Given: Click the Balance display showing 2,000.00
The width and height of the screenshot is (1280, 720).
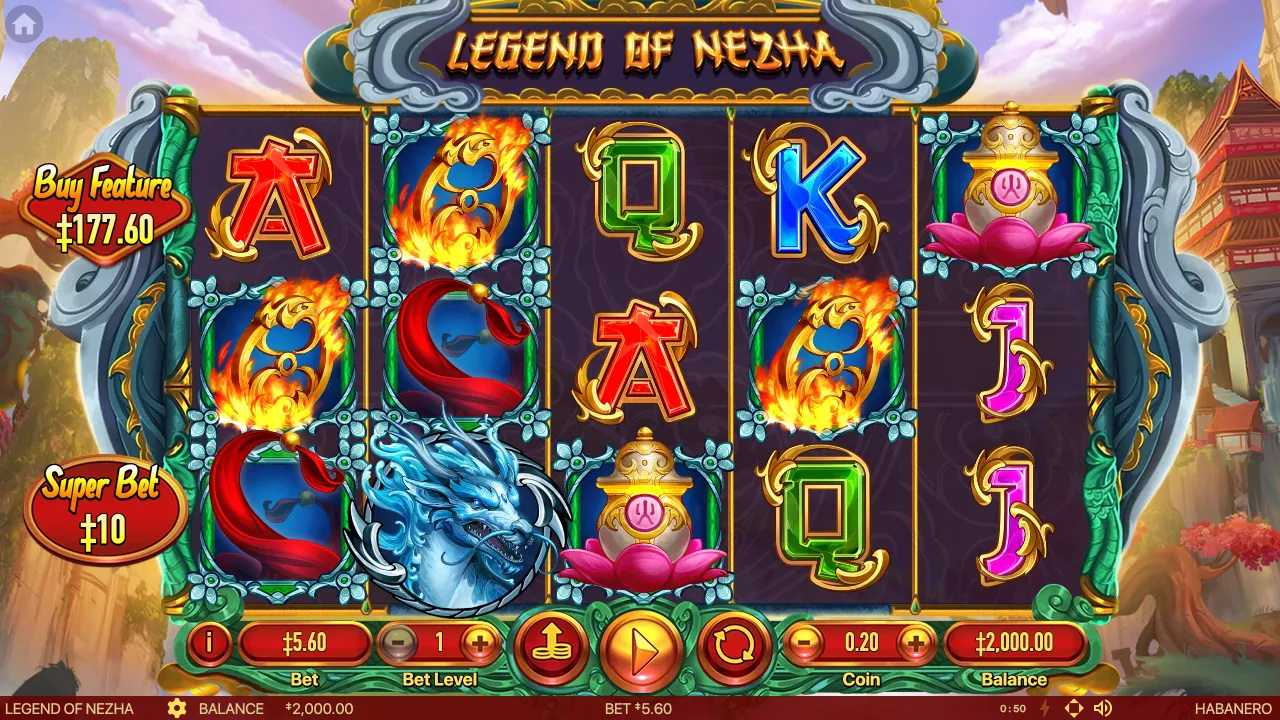Looking at the screenshot, I should coord(1016,643).
